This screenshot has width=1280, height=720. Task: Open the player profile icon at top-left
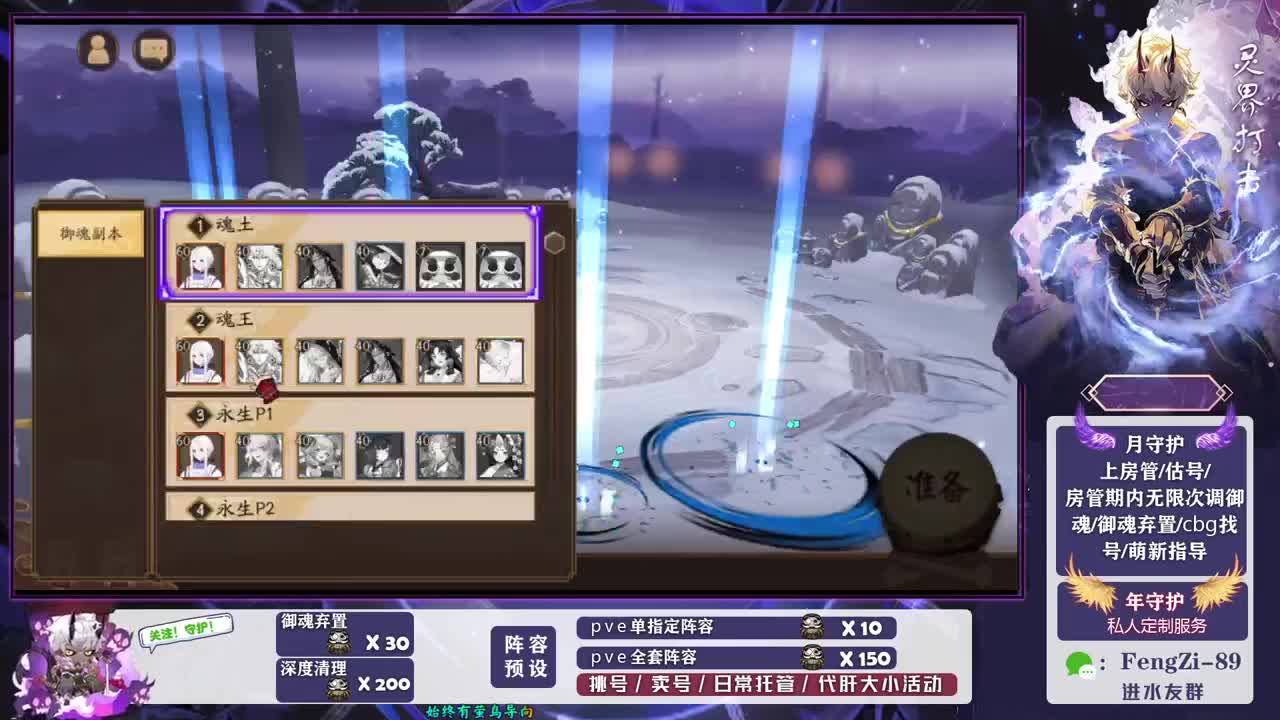click(x=97, y=50)
